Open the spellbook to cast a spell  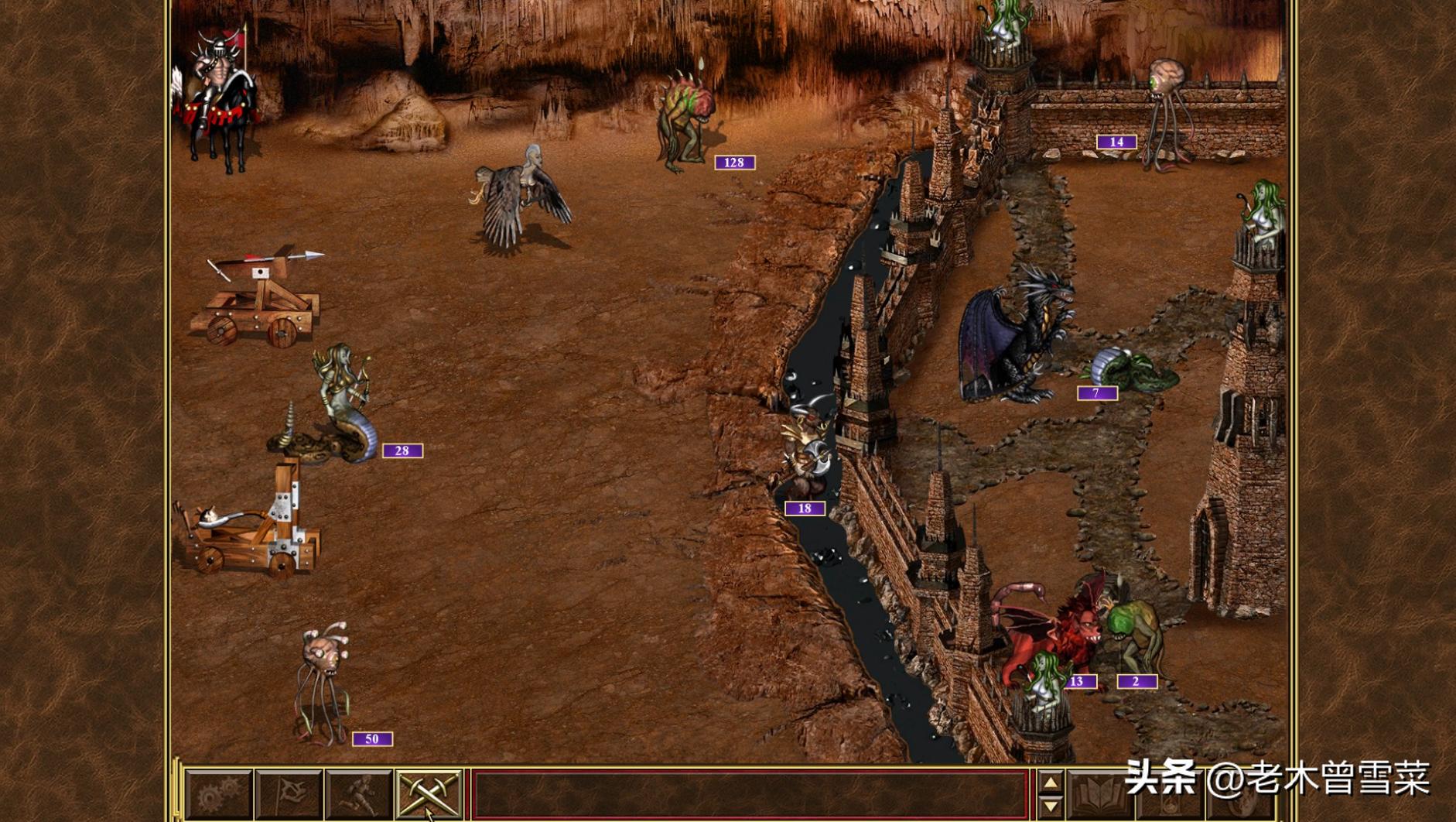click(1099, 796)
